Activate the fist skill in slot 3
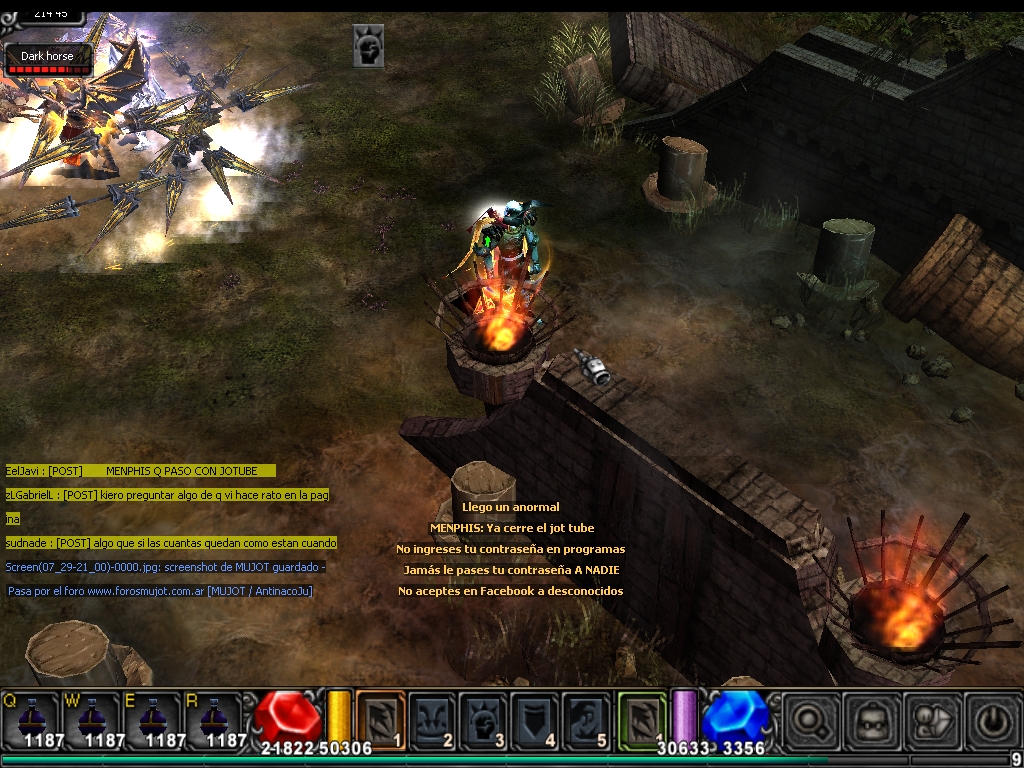1024x768 pixels. click(x=484, y=718)
